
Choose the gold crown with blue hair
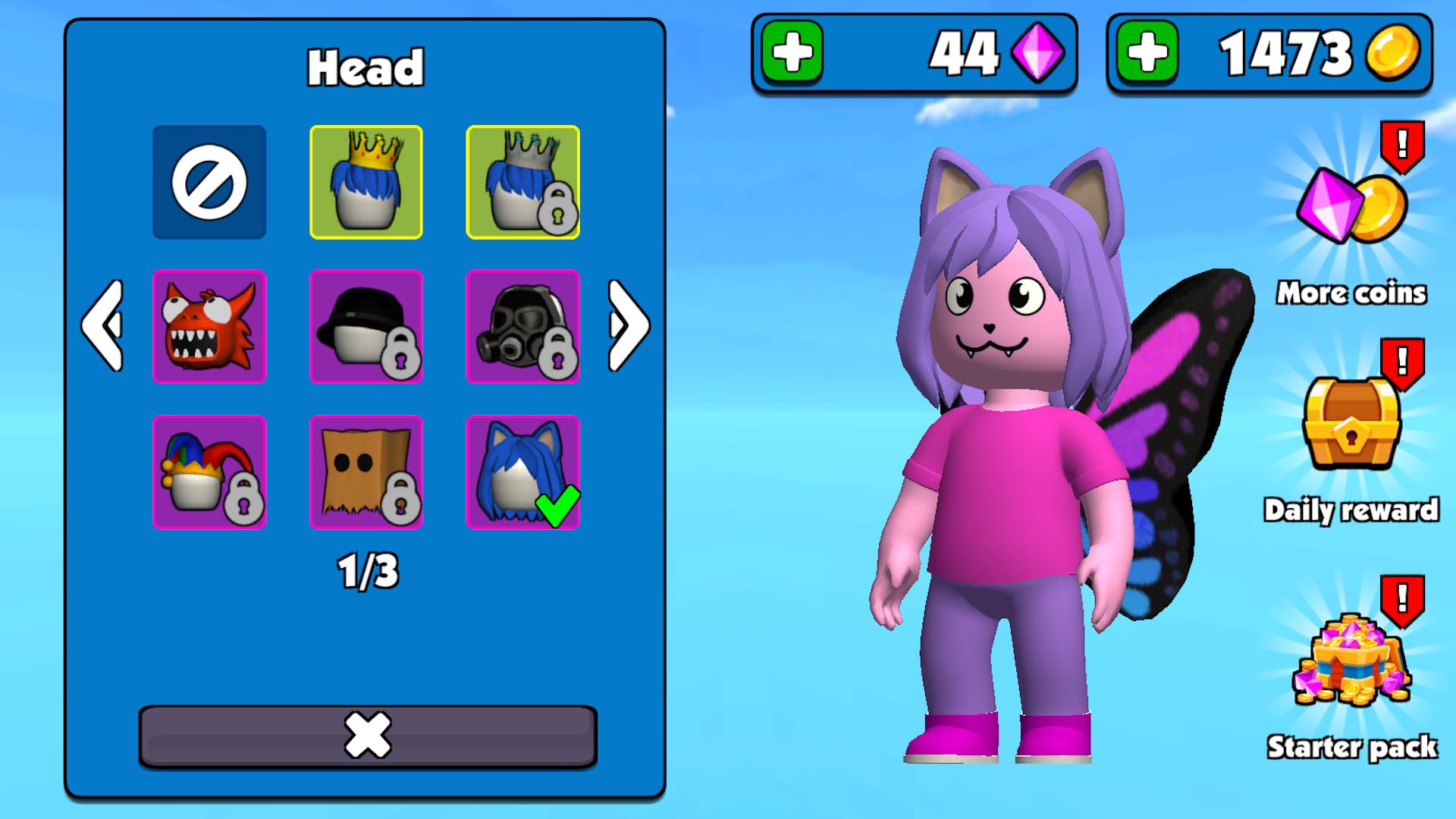[x=366, y=182]
